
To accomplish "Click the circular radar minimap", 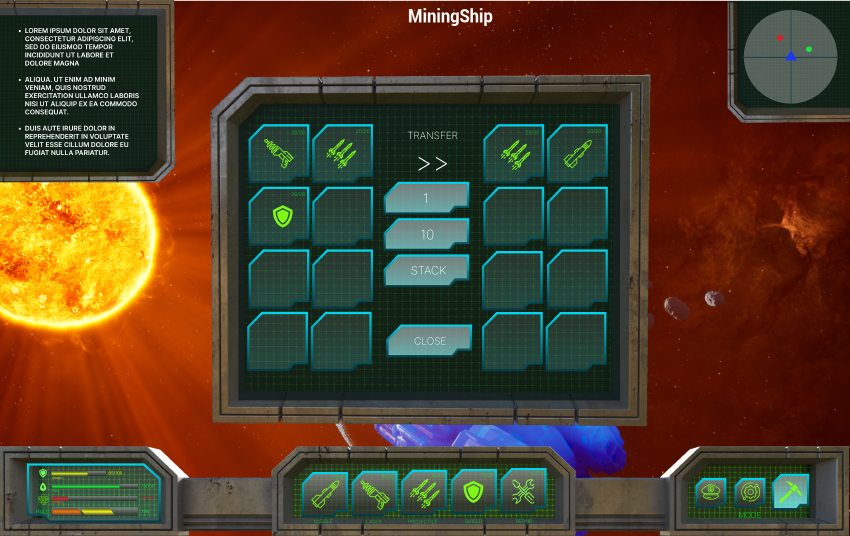I will pos(790,56).
